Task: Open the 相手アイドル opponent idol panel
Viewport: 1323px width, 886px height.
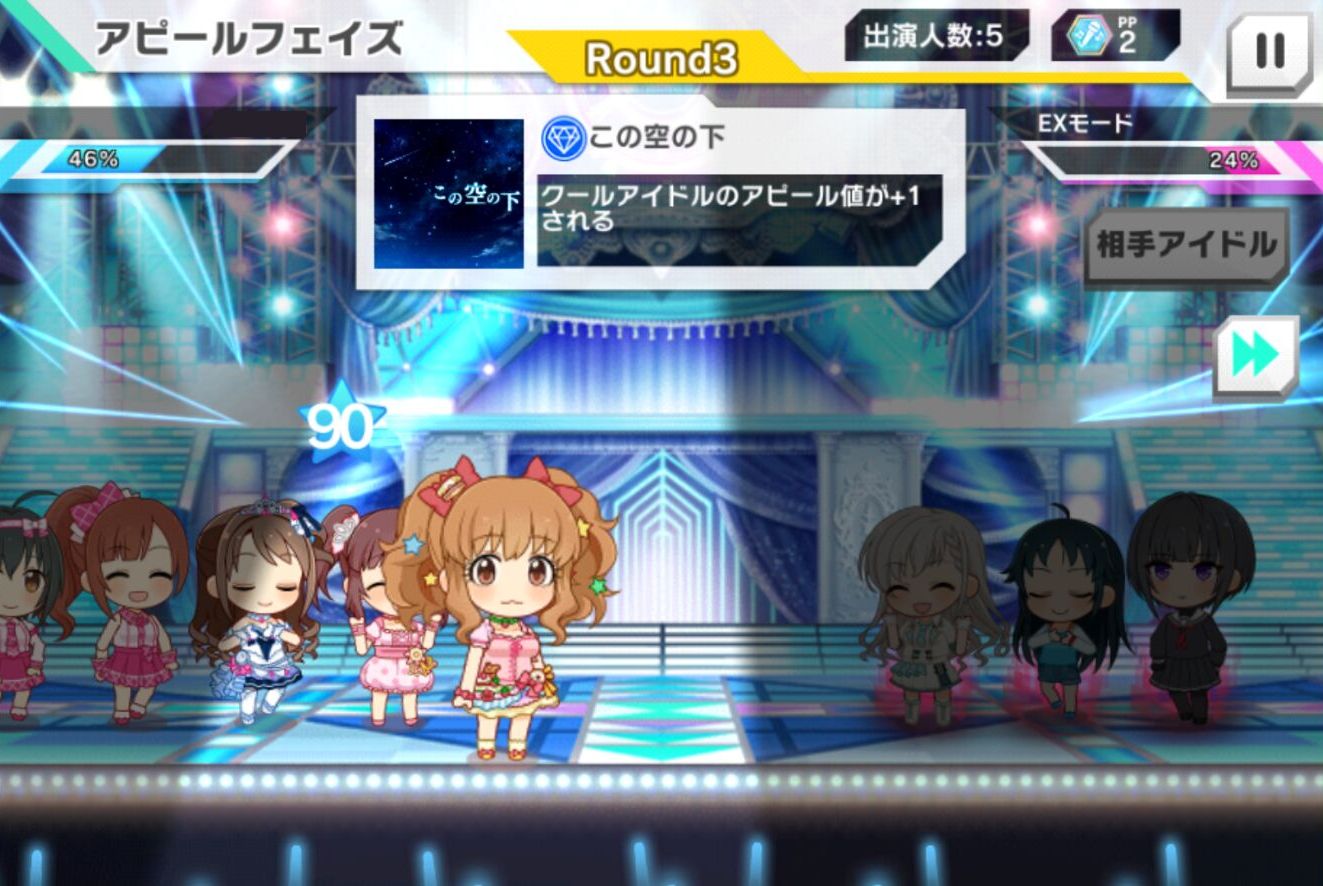Action: coord(1186,246)
